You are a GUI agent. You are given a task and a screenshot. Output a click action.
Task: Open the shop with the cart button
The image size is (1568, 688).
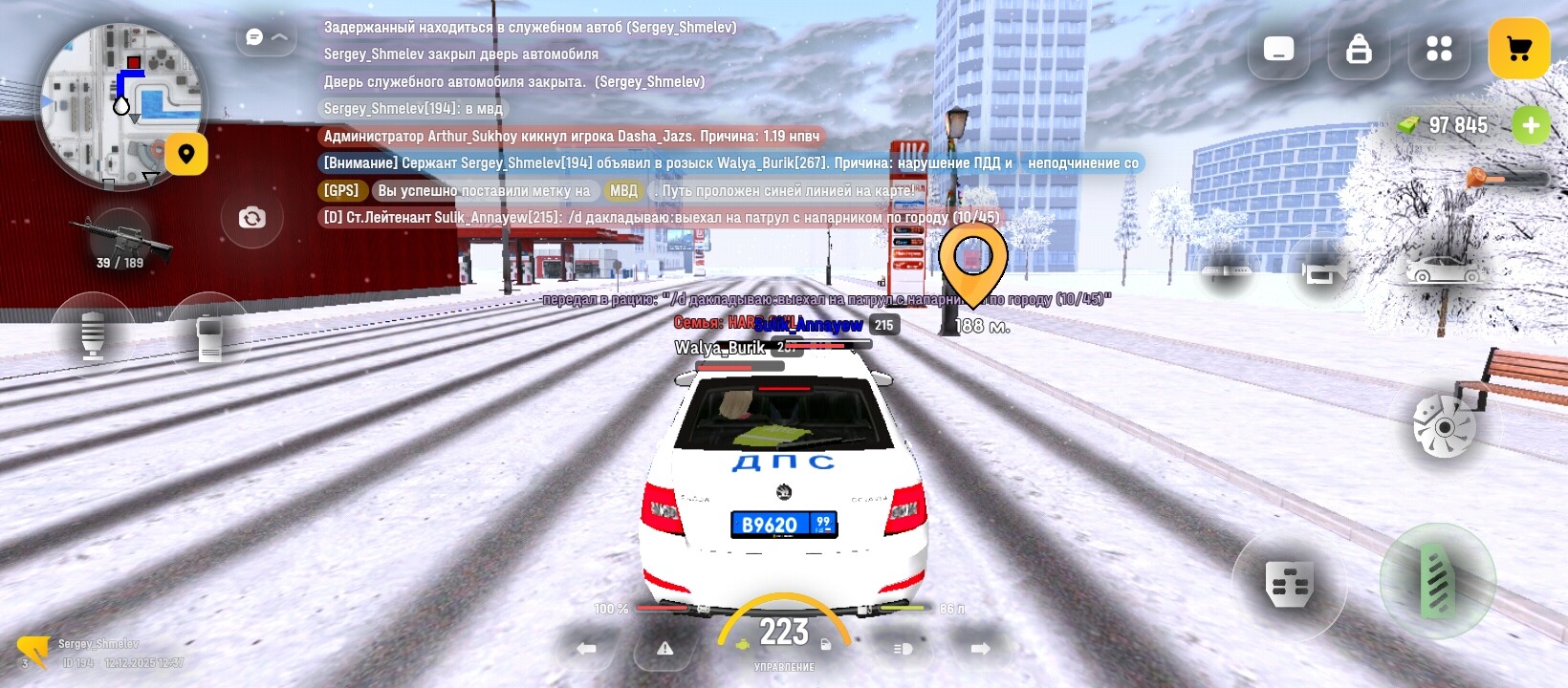1519,49
